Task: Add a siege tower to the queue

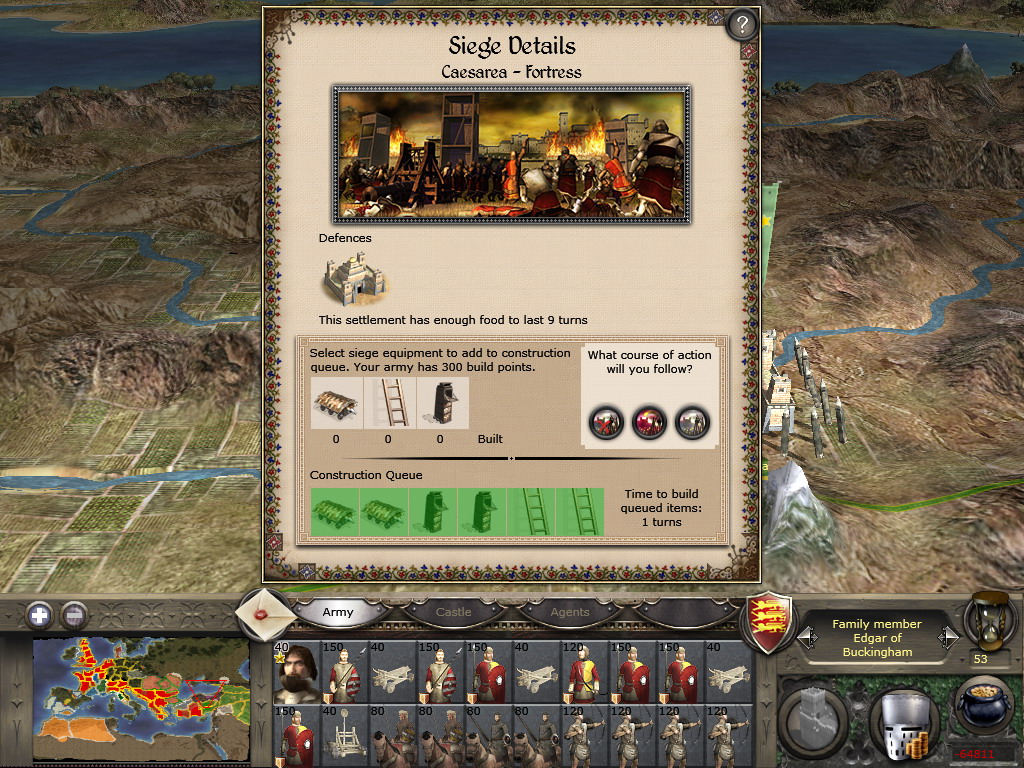Action: pyautogui.click(x=440, y=403)
